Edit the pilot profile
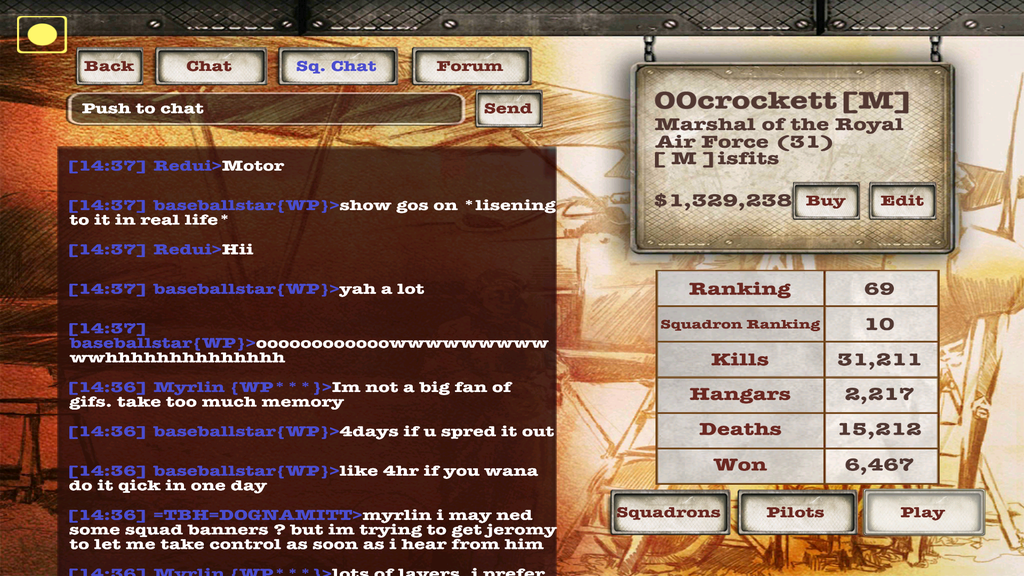This screenshot has width=1024, height=576. (x=901, y=201)
